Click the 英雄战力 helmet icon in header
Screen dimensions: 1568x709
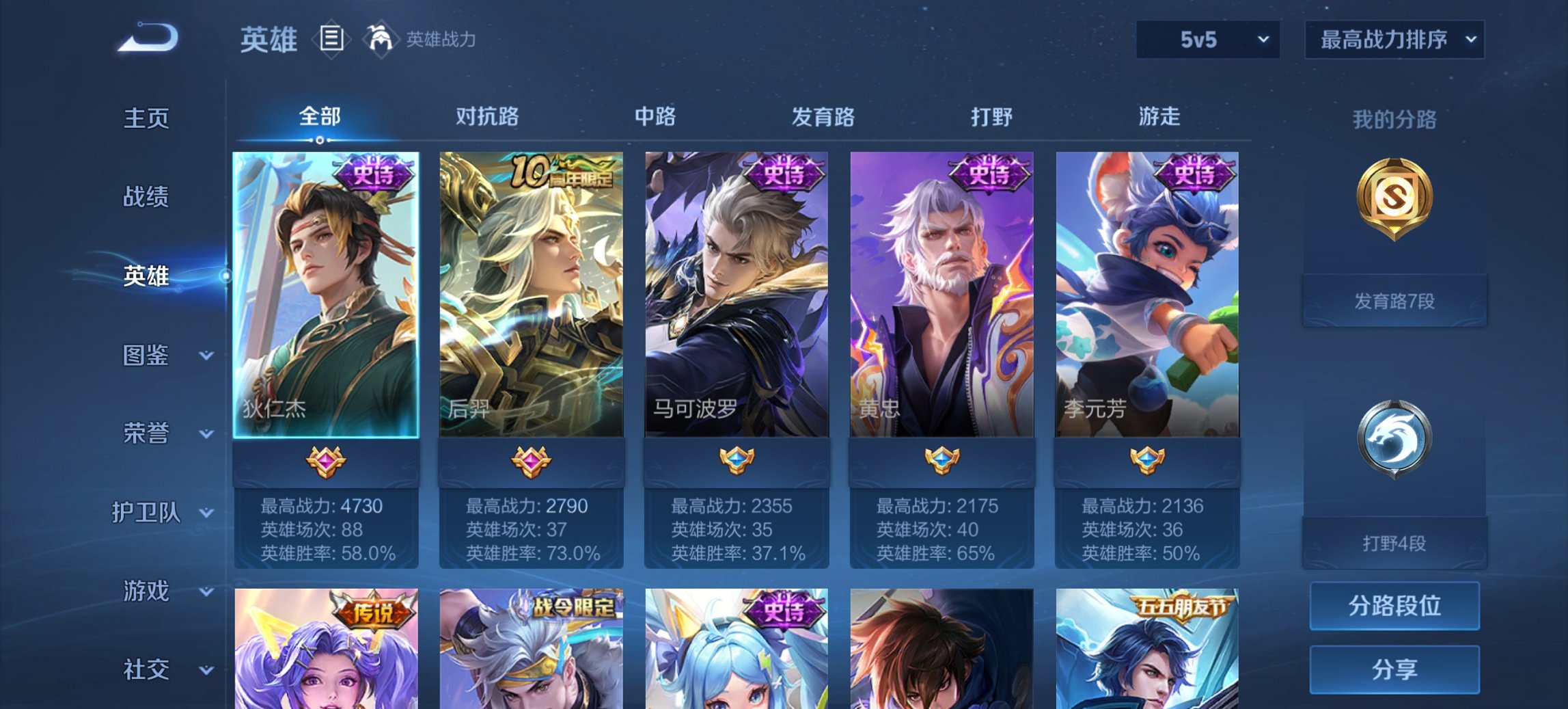click(380, 40)
